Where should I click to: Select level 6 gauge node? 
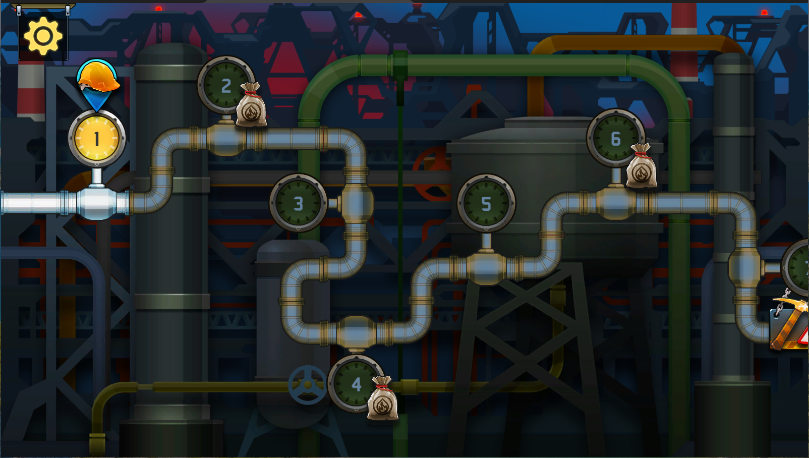tap(615, 139)
